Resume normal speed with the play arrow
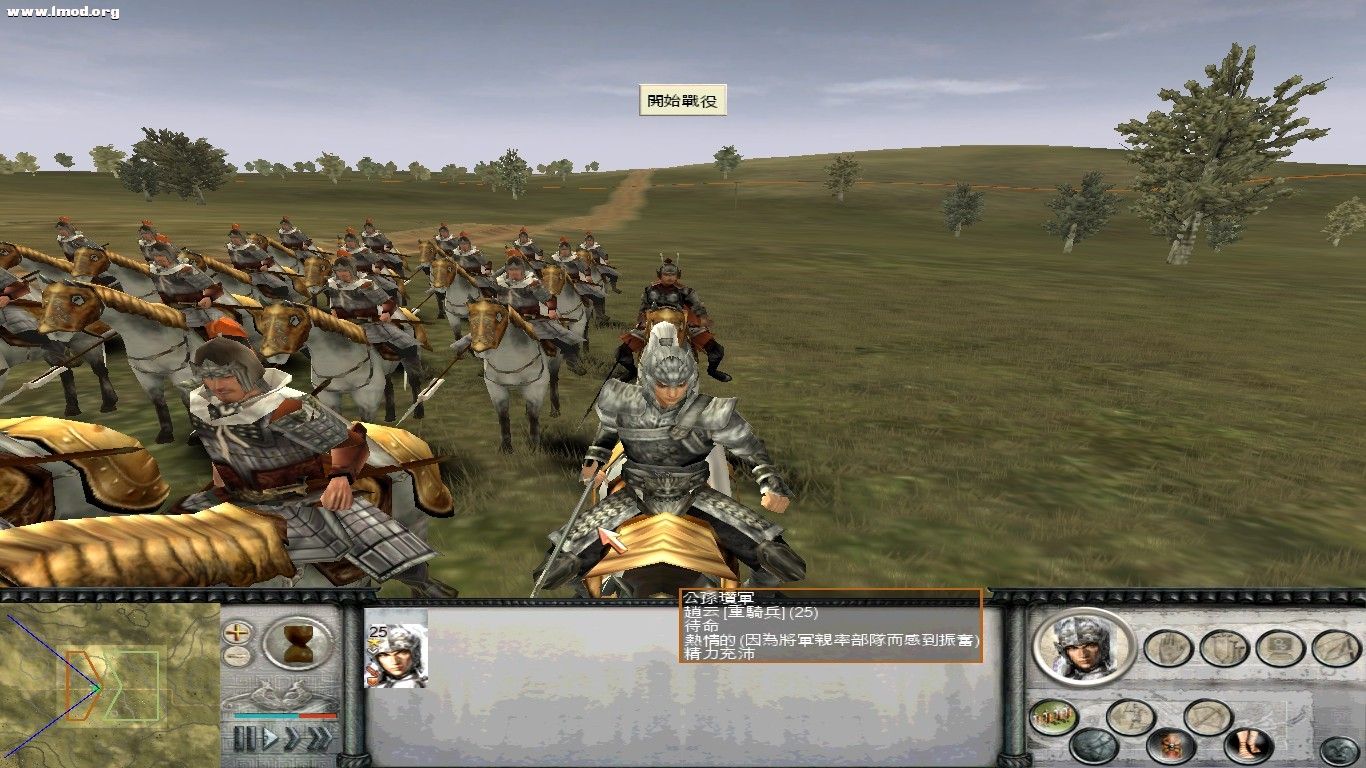The height and width of the screenshot is (768, 1366). click(x=269, y=736)
